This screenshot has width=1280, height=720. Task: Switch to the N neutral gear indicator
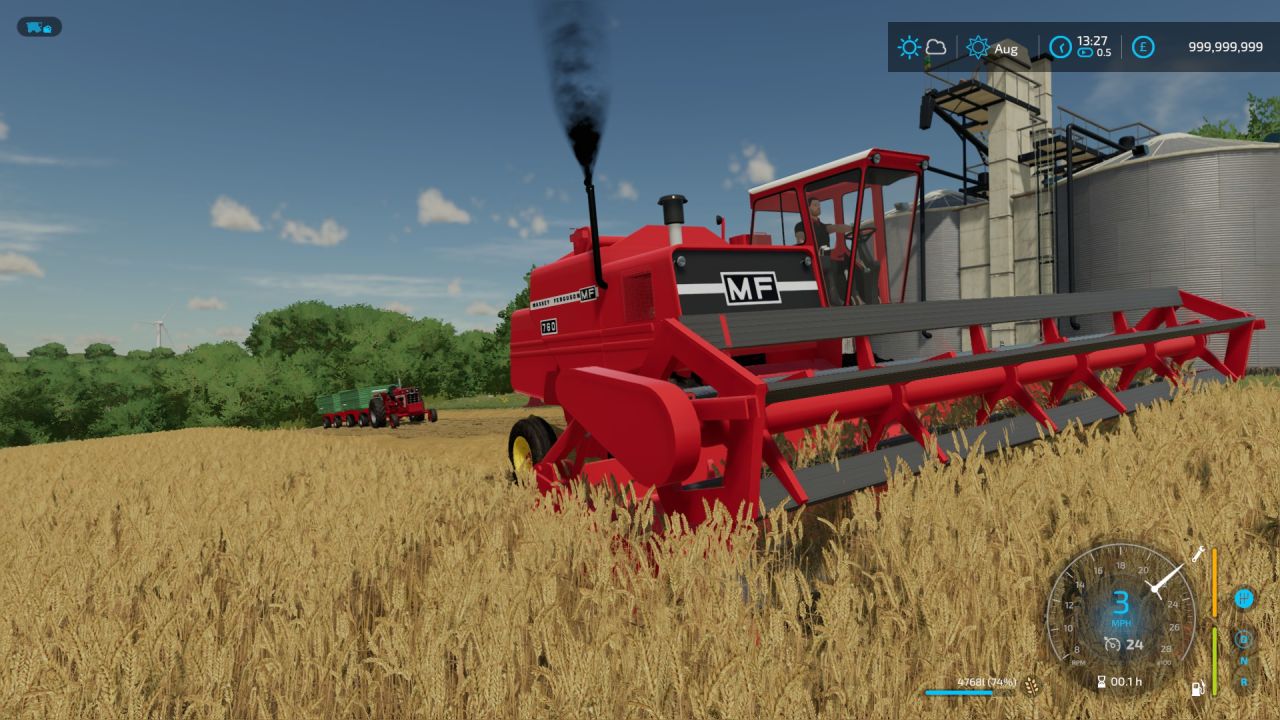[x=1244, y=661]
